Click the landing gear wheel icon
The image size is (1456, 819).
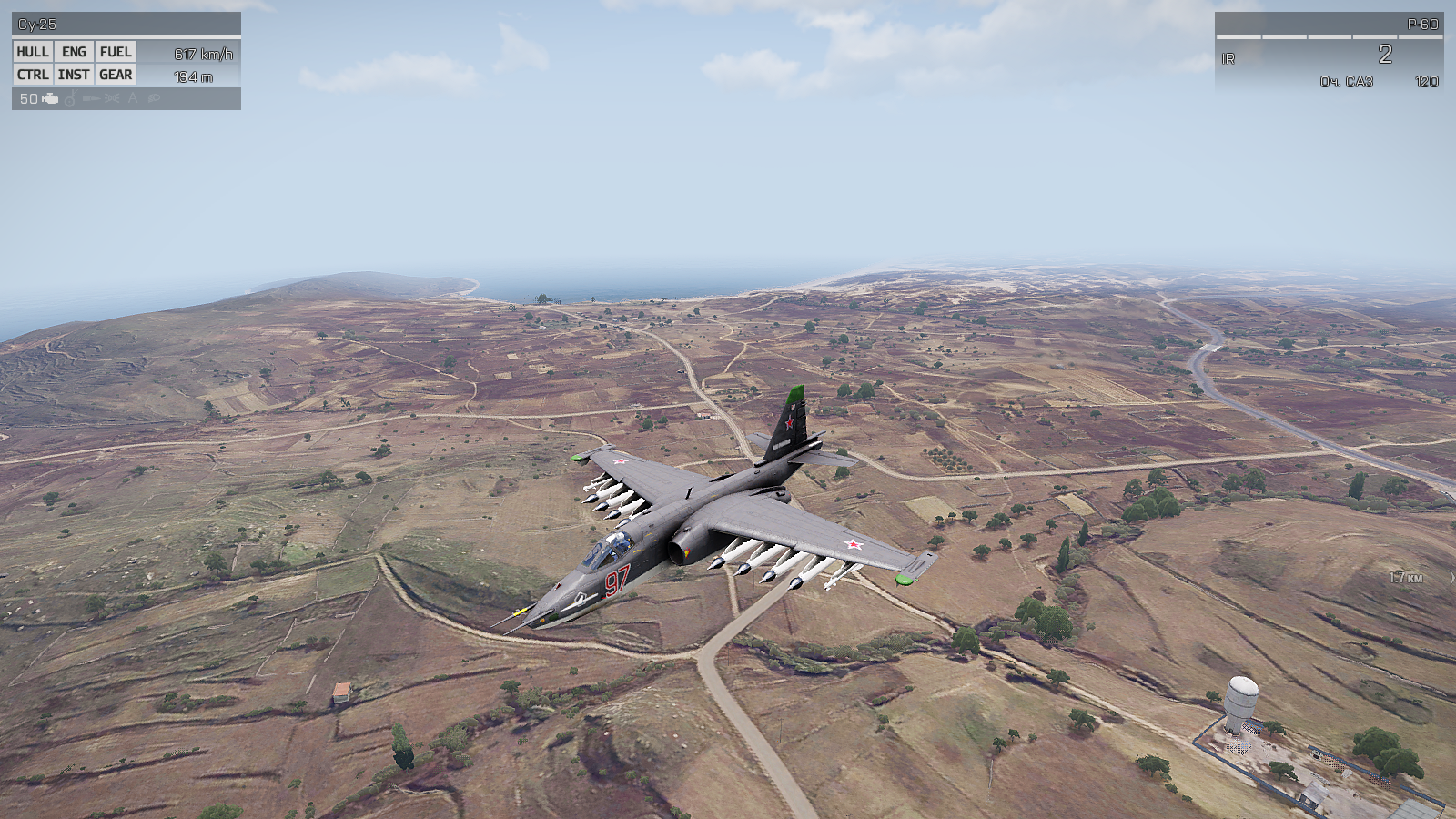[x=70, y=98]
